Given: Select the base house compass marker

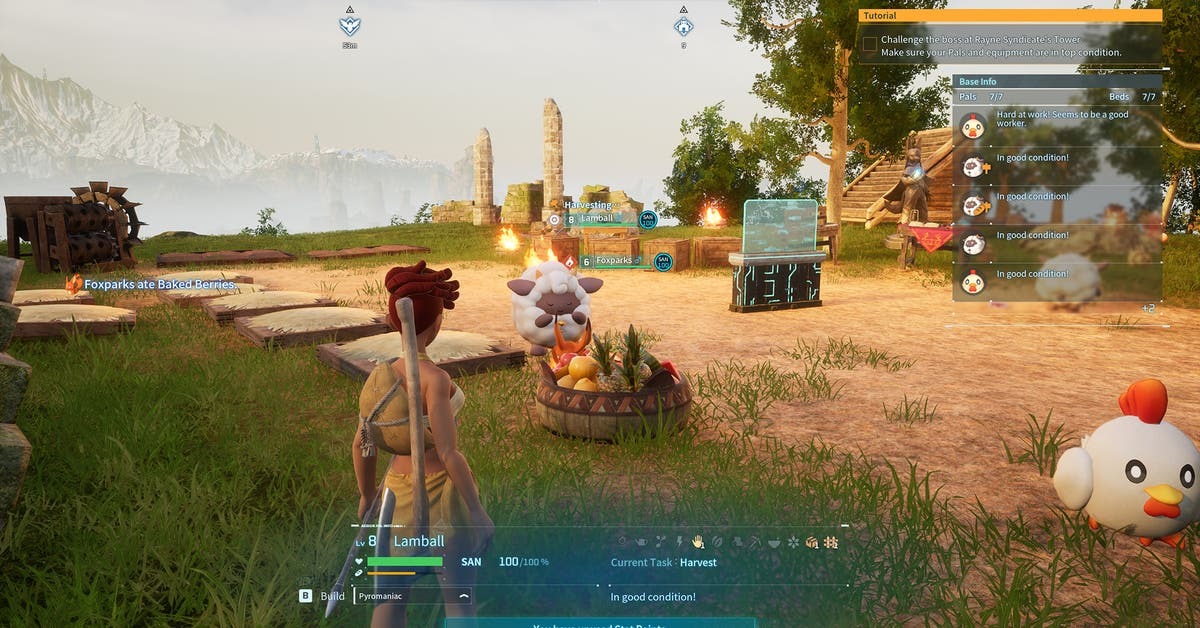Looking at the screenshot, I should click(x=683, y=25).
